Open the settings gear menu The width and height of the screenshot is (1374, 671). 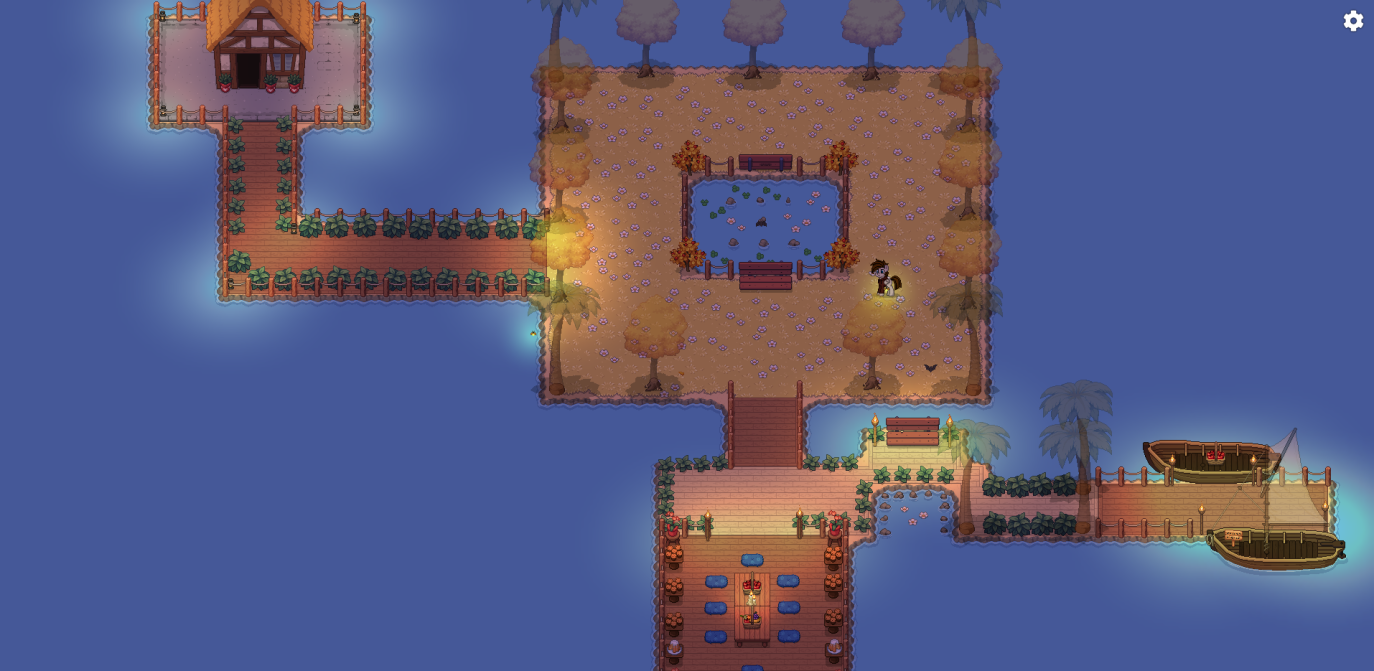point(1353,21)
